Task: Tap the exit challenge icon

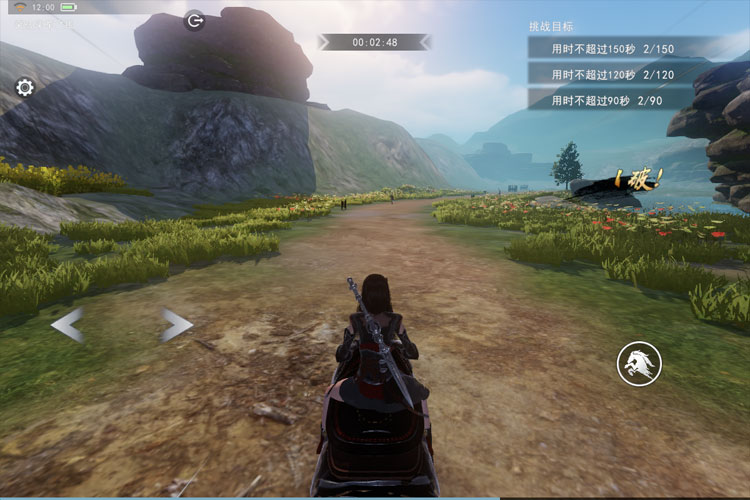Action: (195, 20)
